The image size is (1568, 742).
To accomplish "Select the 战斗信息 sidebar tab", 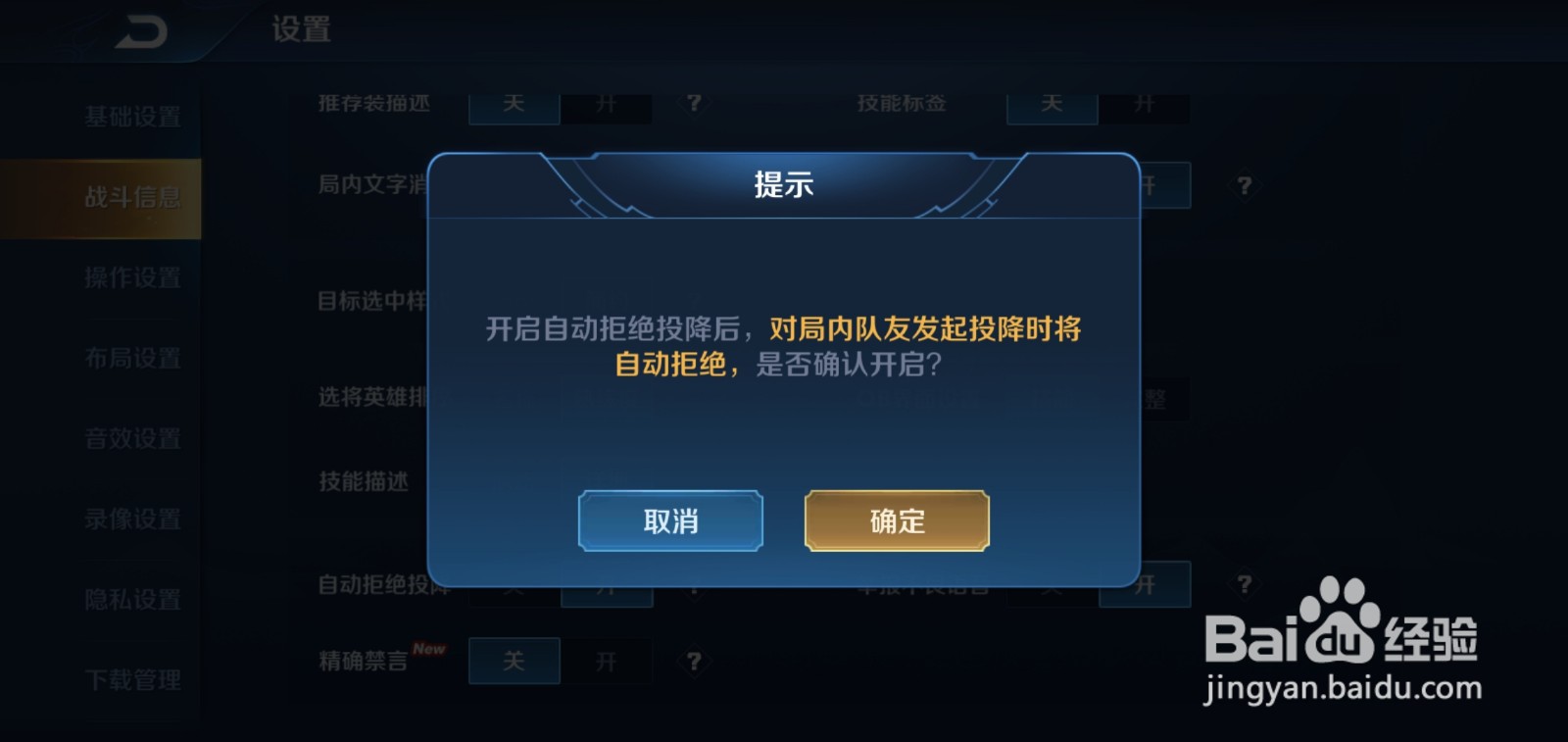I will (x=132, y=196).
